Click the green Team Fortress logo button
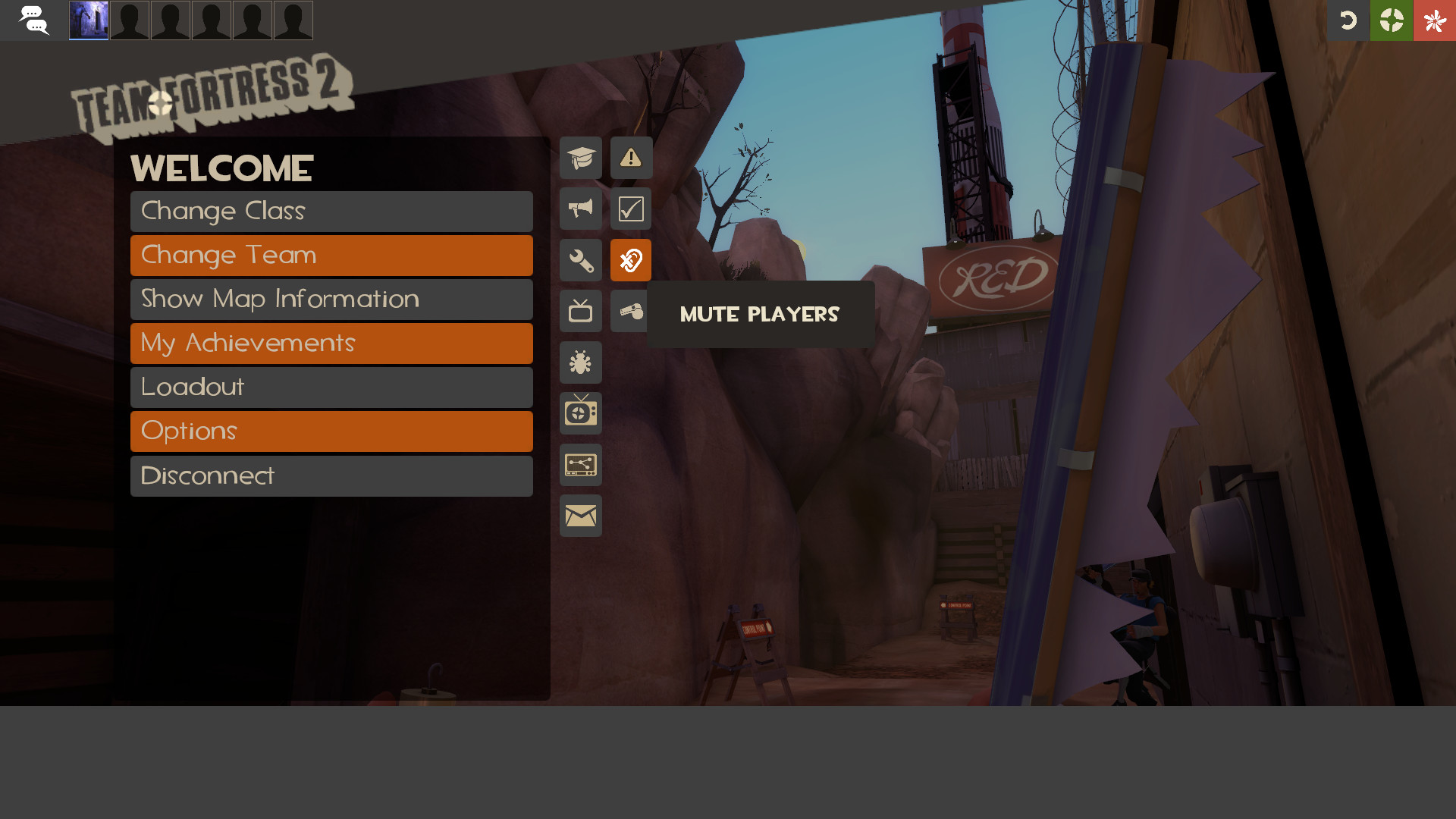This screenshot has width=1456, height=819. tap(1391, 20)
